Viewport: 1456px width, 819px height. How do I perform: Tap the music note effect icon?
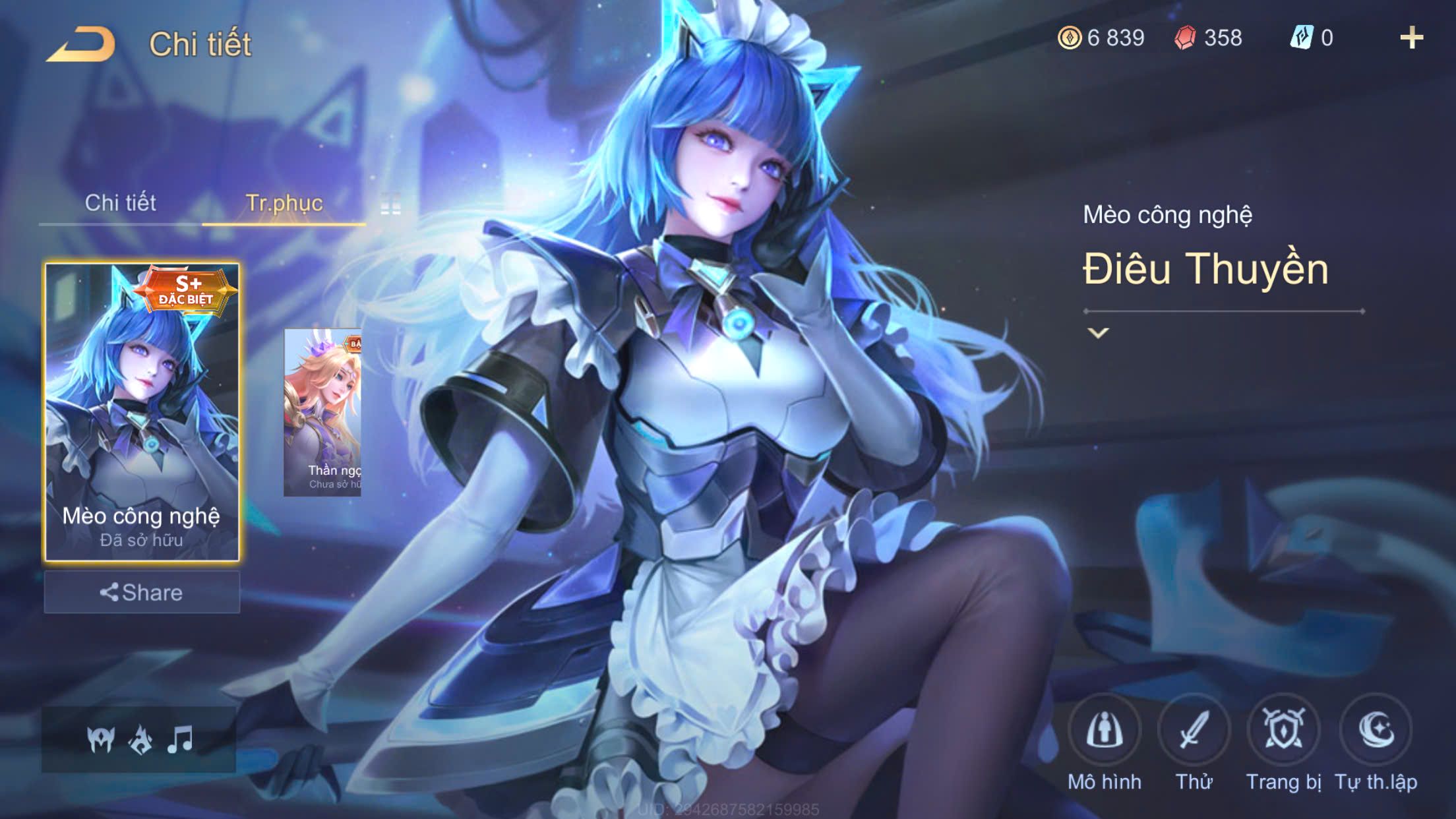[180, 739]
